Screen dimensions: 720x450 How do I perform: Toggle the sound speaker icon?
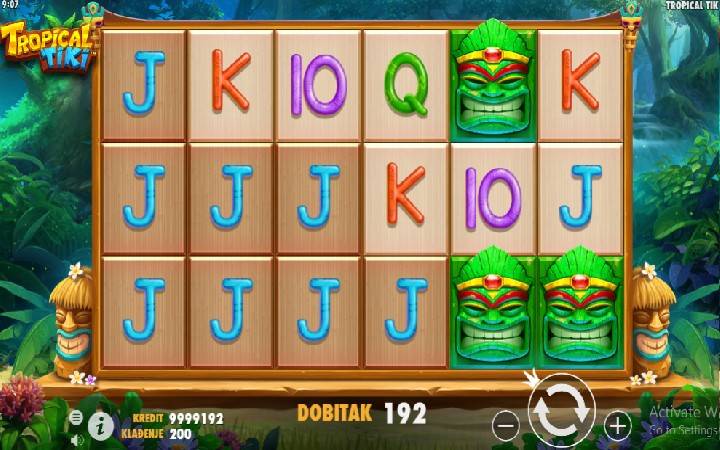pos(76,438)
